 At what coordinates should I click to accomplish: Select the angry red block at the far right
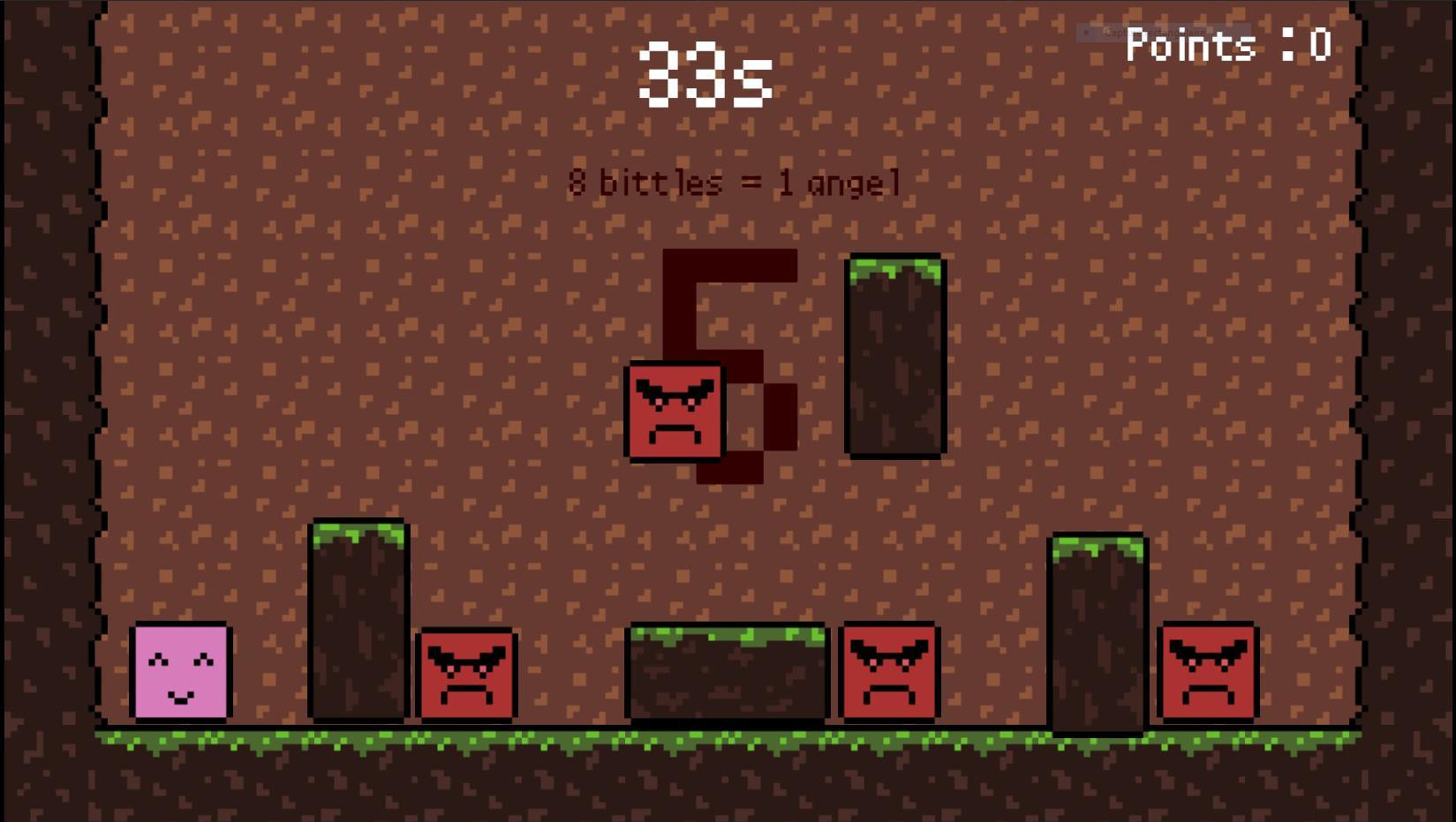(1207, 672)
